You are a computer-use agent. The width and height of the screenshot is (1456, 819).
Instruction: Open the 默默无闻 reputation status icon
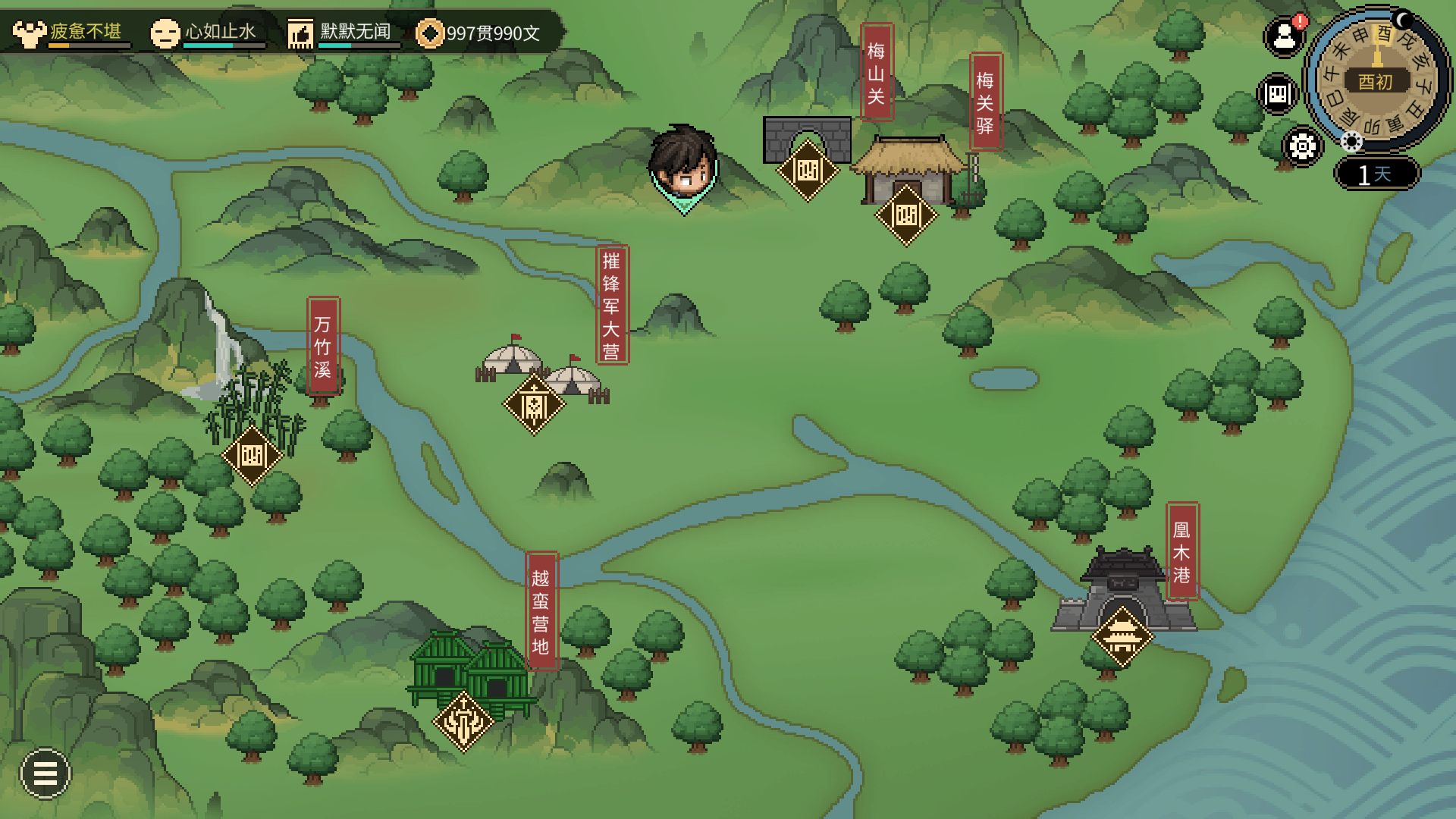coord(300,33)
